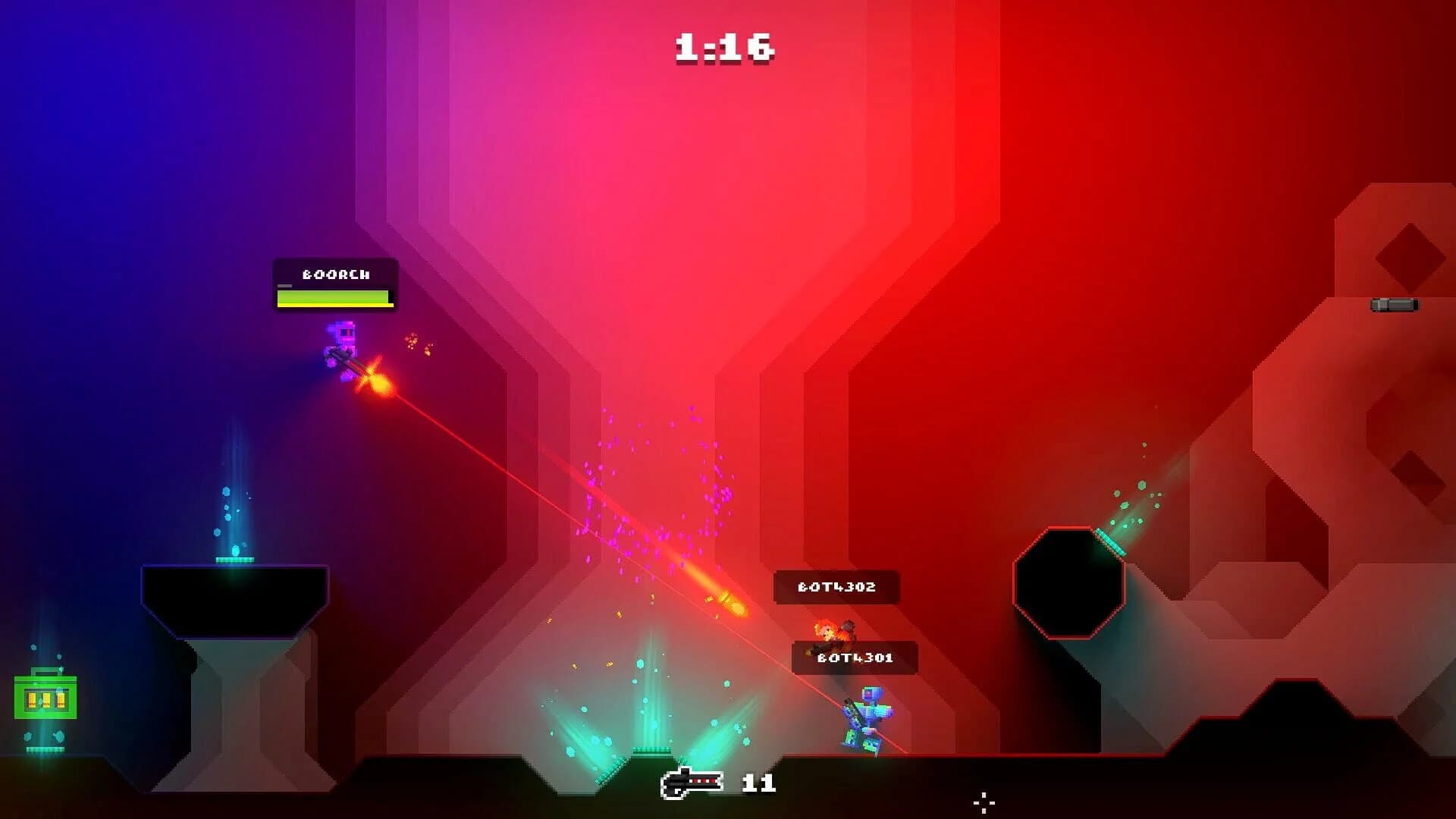The image size is (1456, 819).
Task: Click the teal jump pad on the left platform
Action: coord(235,559)
